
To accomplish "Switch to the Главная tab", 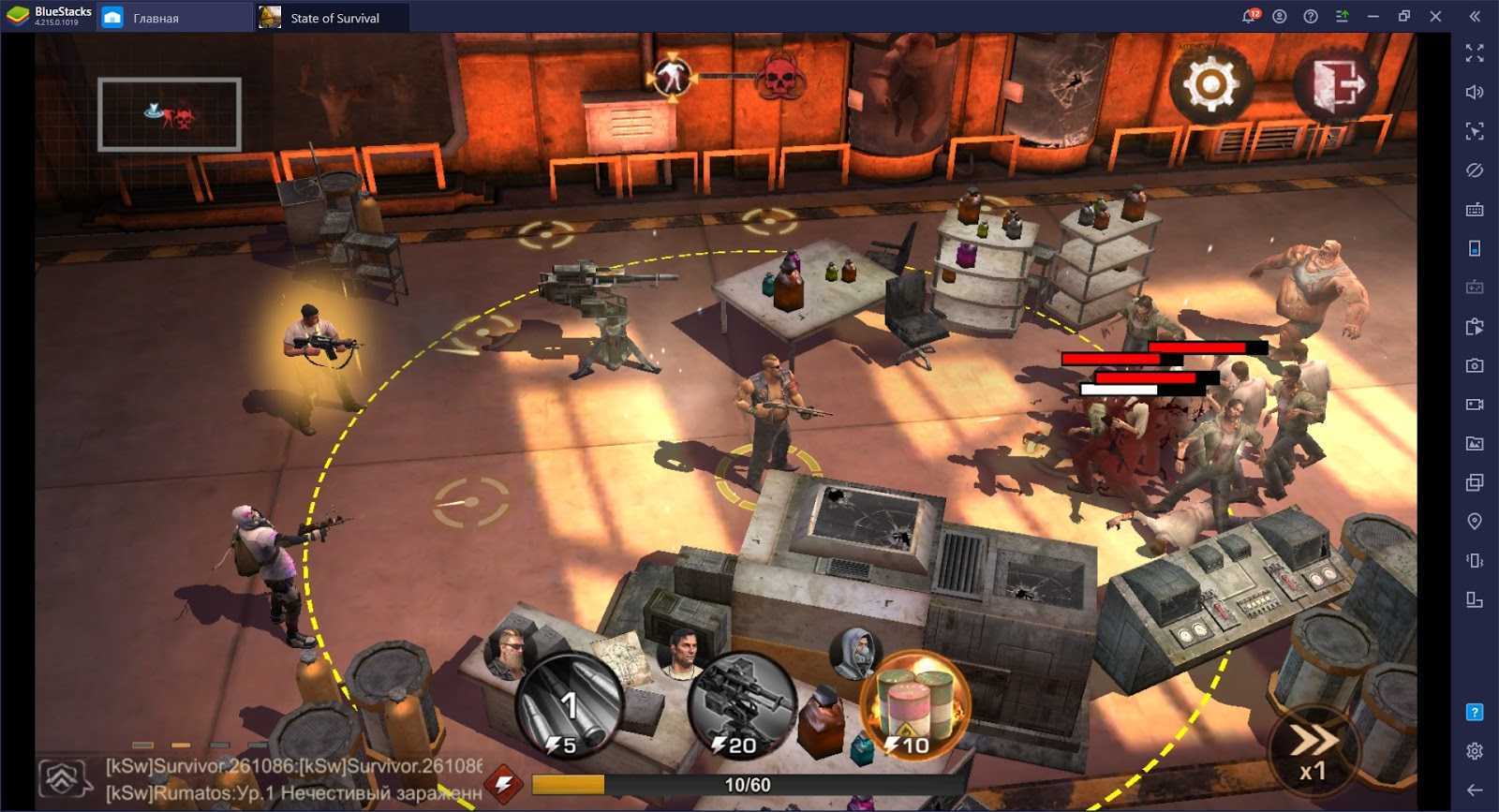I will point(155,18).
